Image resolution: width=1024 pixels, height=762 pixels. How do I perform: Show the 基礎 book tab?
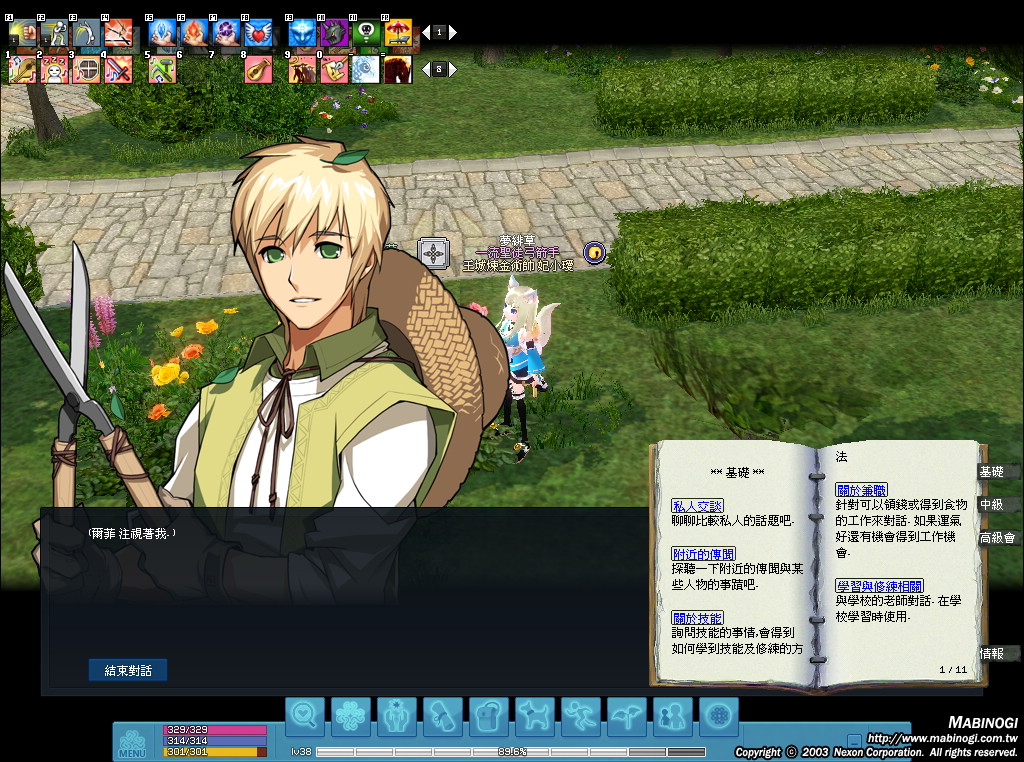pyautogui.click(x=992, y=472)
